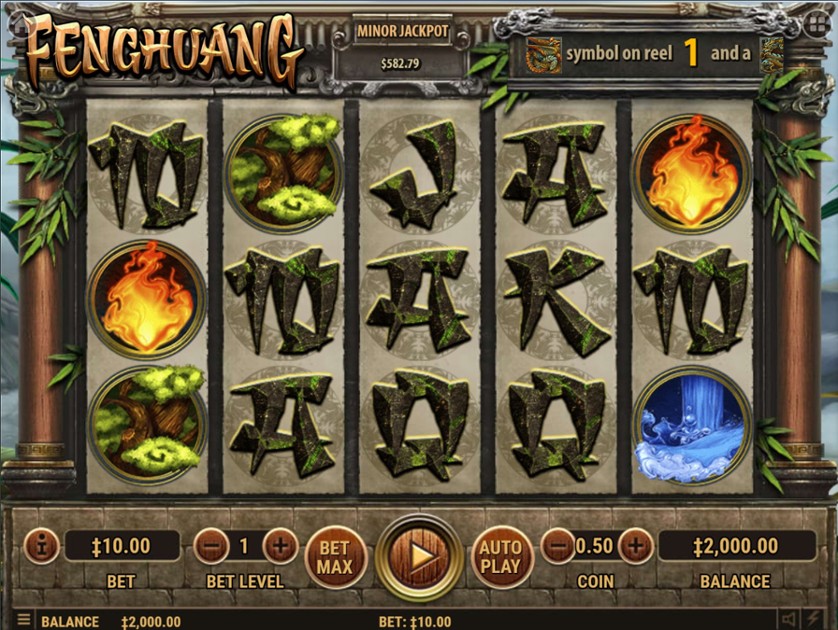Raise the coin value
This screenshot has height=630, width=838.
(x=634, y=546)
